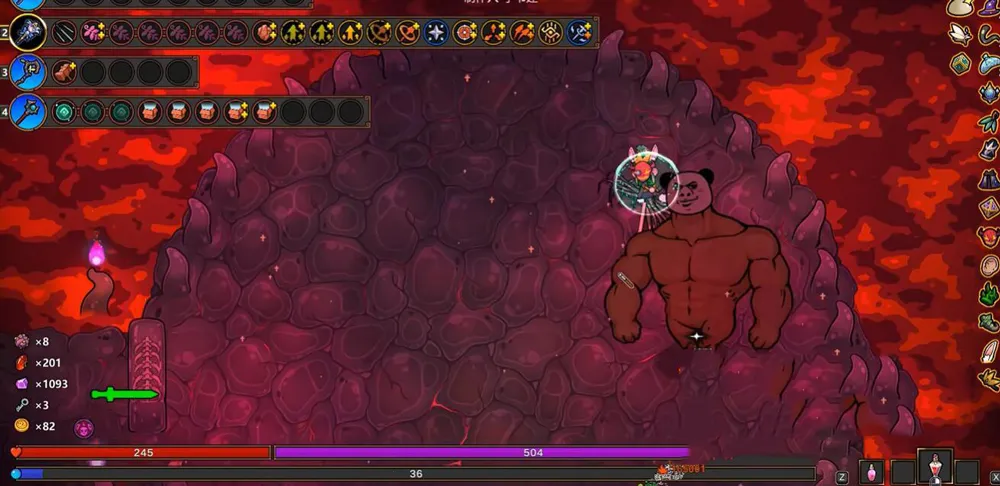Click the pink skull icon near the coins

coord(84,428)
